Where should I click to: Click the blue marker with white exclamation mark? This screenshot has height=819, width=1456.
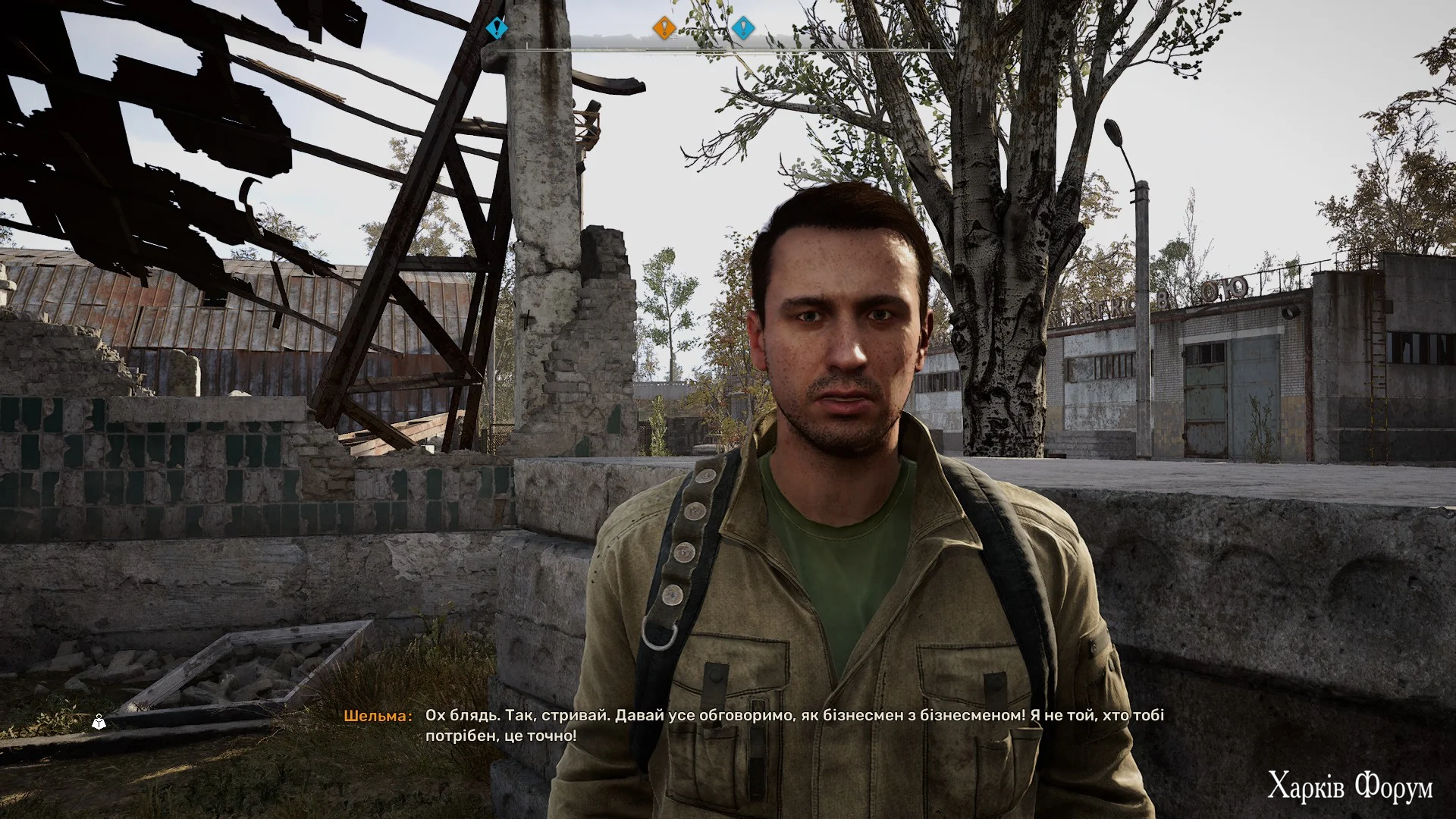[743, 29]
